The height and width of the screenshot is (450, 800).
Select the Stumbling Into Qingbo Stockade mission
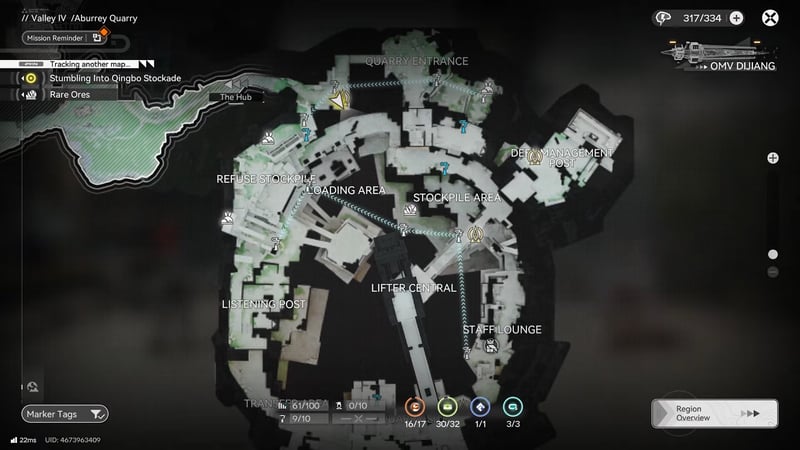click(x=115, y=77)
